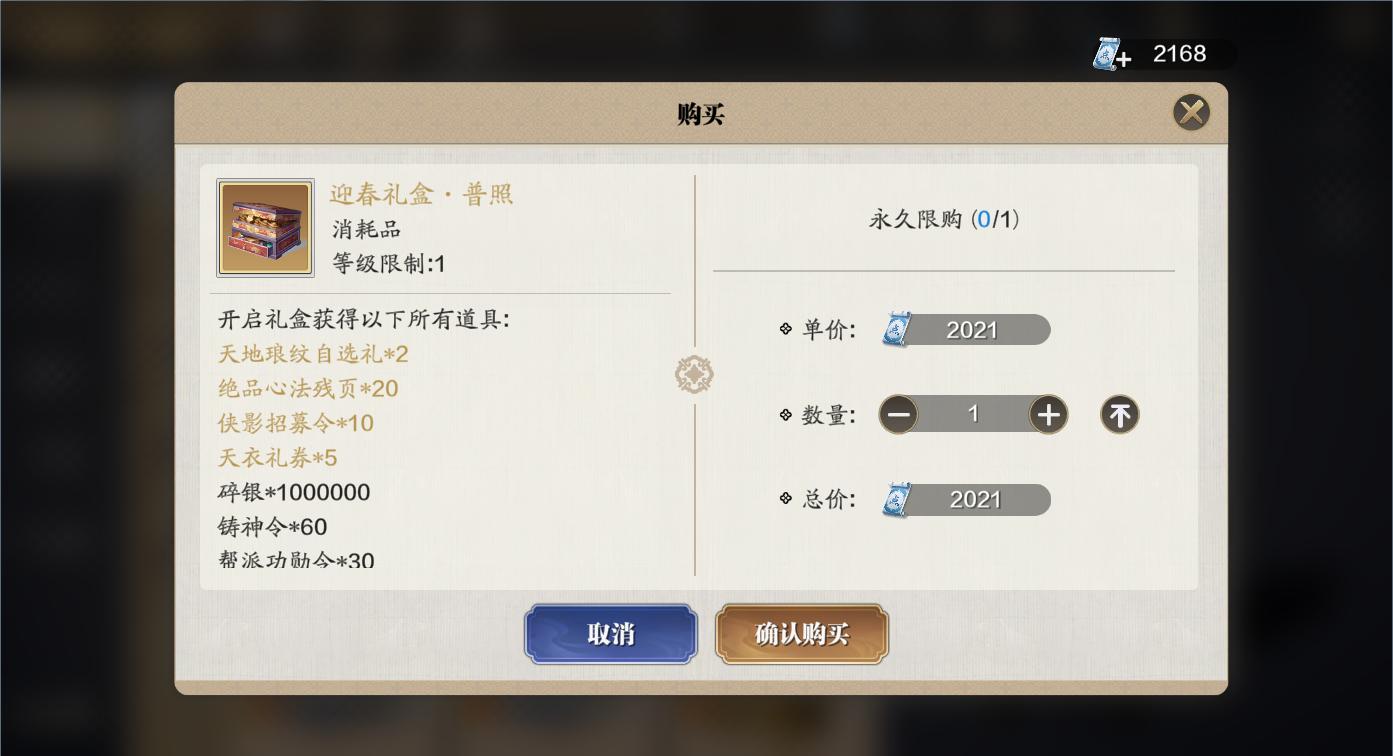Click the currency scroll icon beside the unit price

(898, 328)
